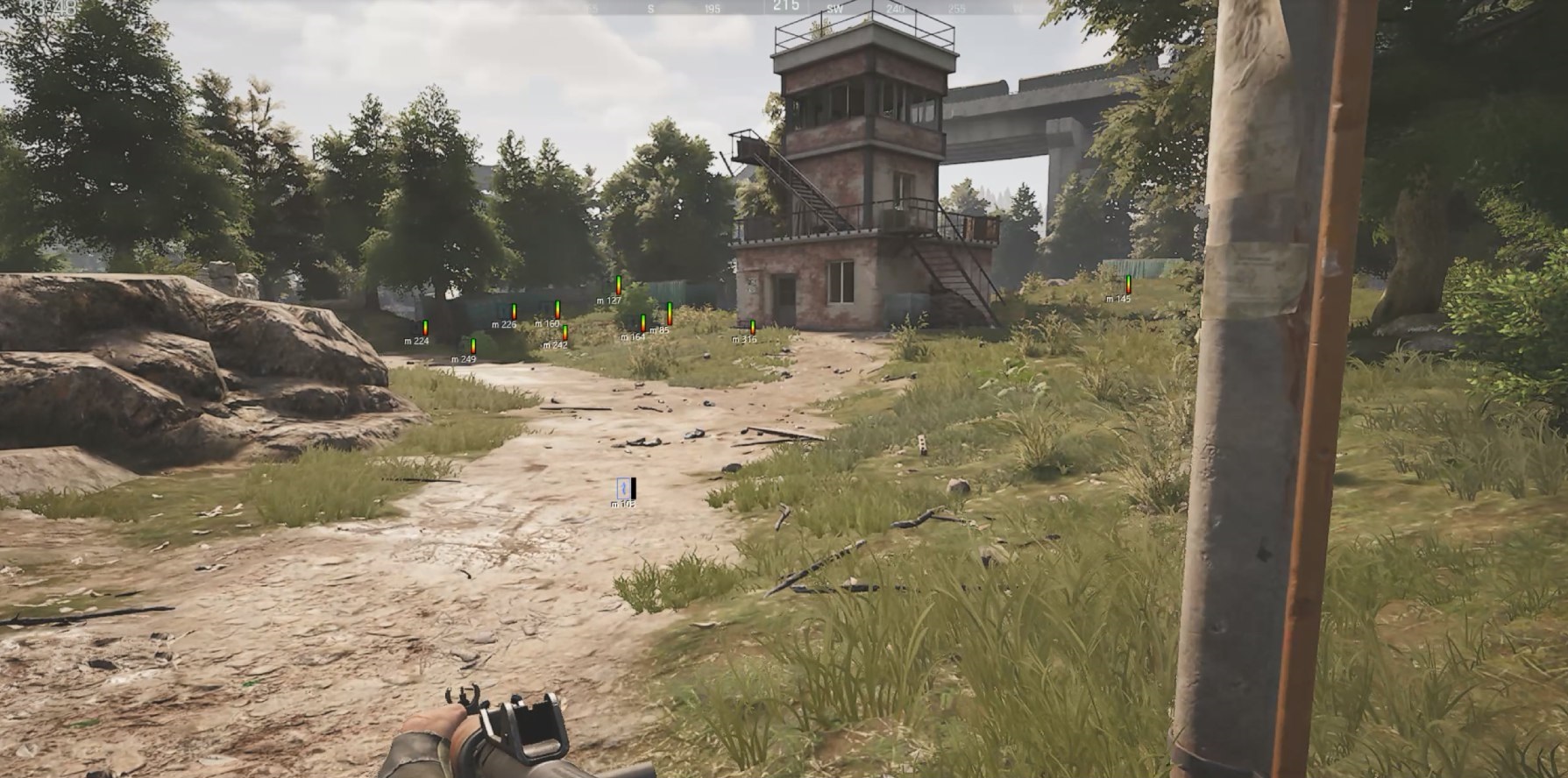Image resolution: width=1568 pixels, height=778 pixels.
Task: Click the marker labeled m 164
Action: click(643, 322)
